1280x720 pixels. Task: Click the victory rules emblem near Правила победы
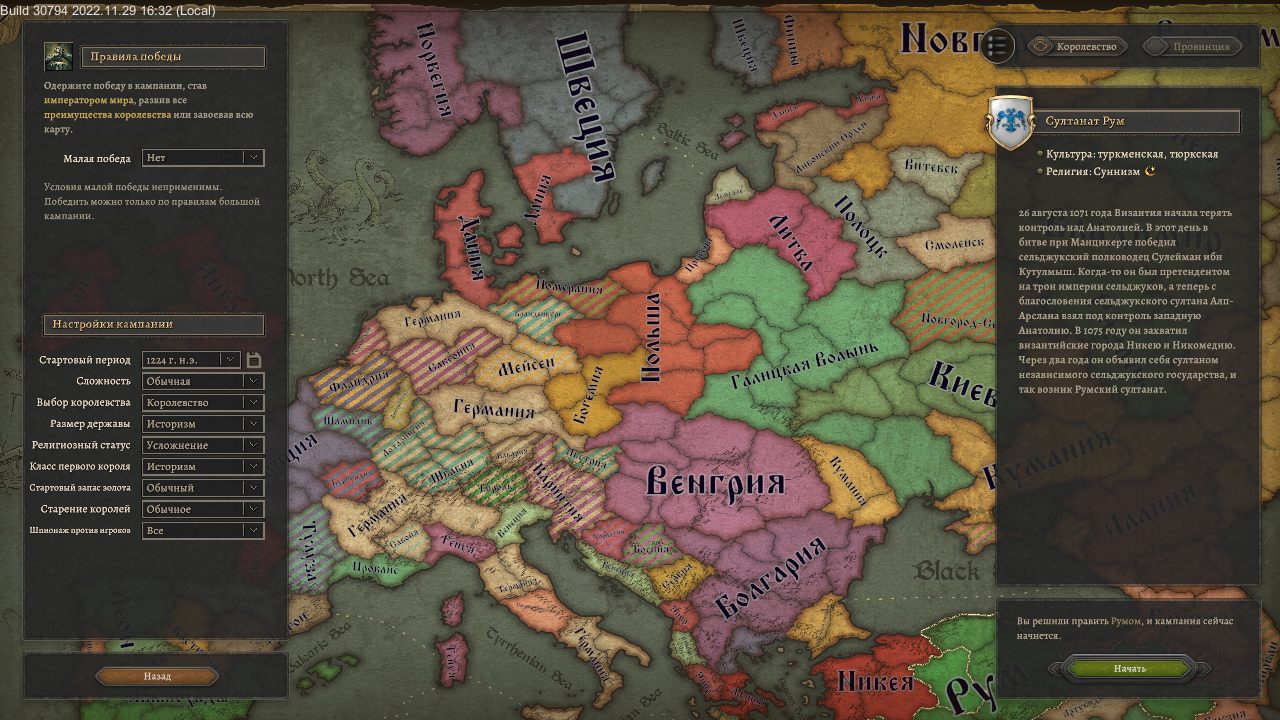tap(58, 56)
